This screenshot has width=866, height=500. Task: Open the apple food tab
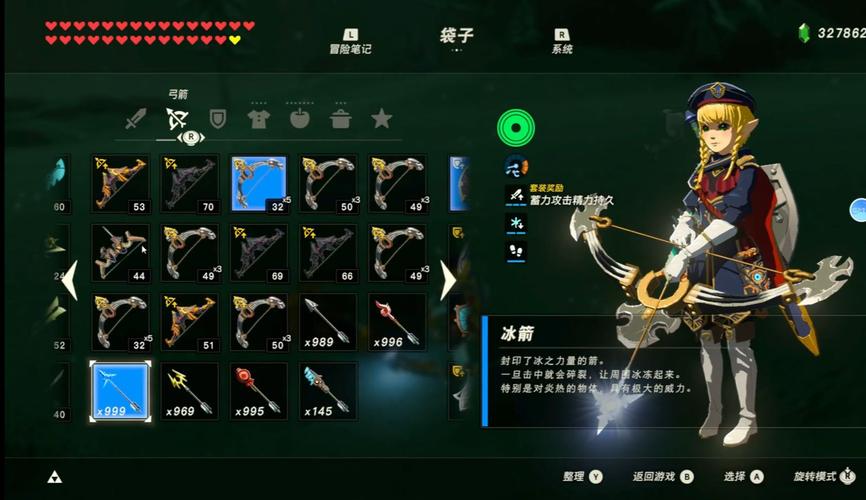tap(300, 120)
